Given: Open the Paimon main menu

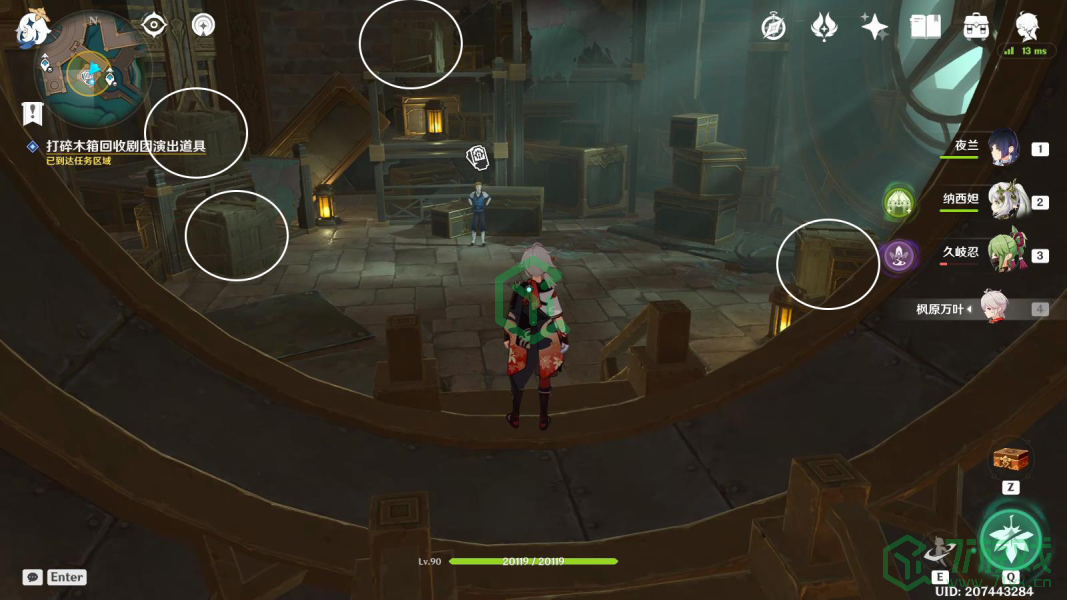Looking at the screenshot, I should (32, 25).
